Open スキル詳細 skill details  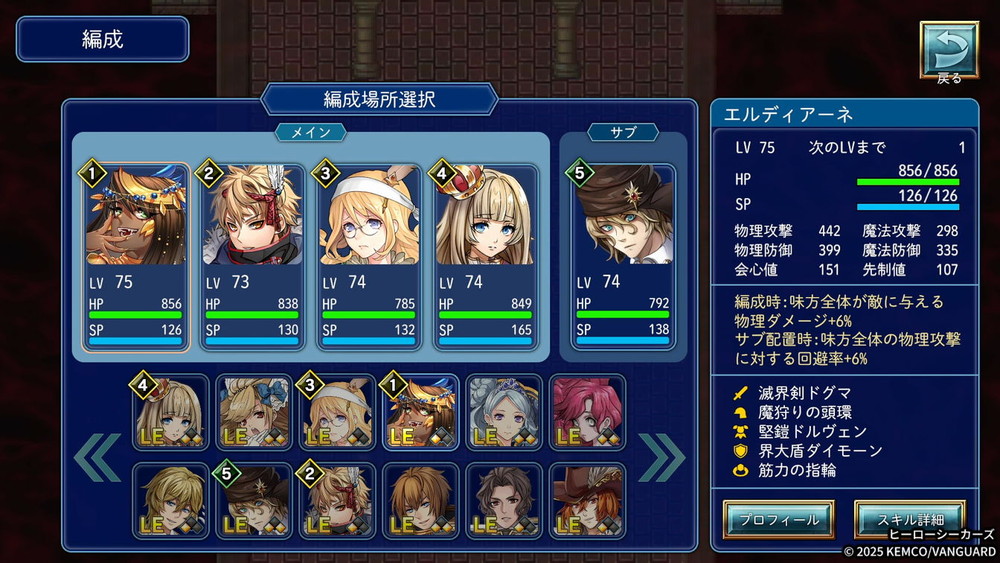909,519
